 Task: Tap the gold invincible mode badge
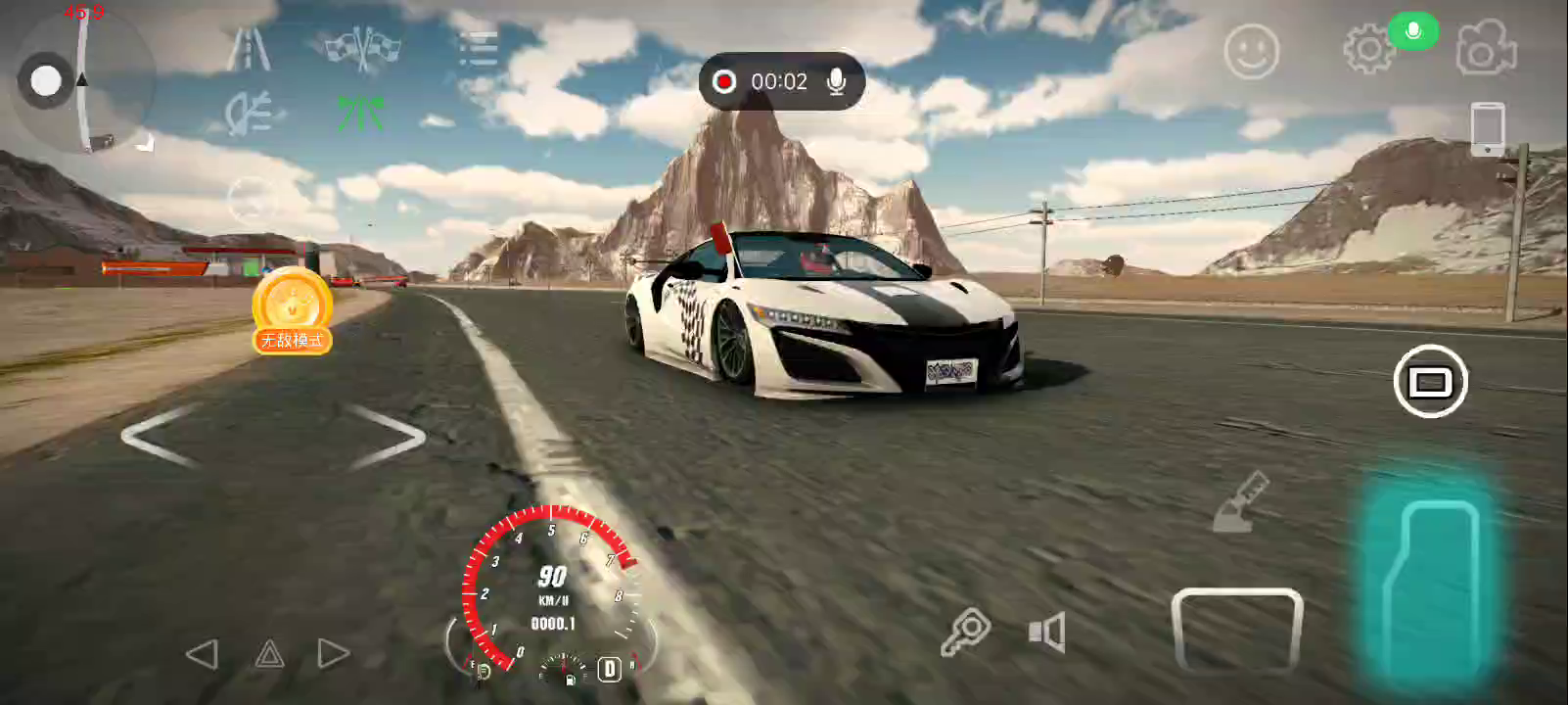[292, 310]
